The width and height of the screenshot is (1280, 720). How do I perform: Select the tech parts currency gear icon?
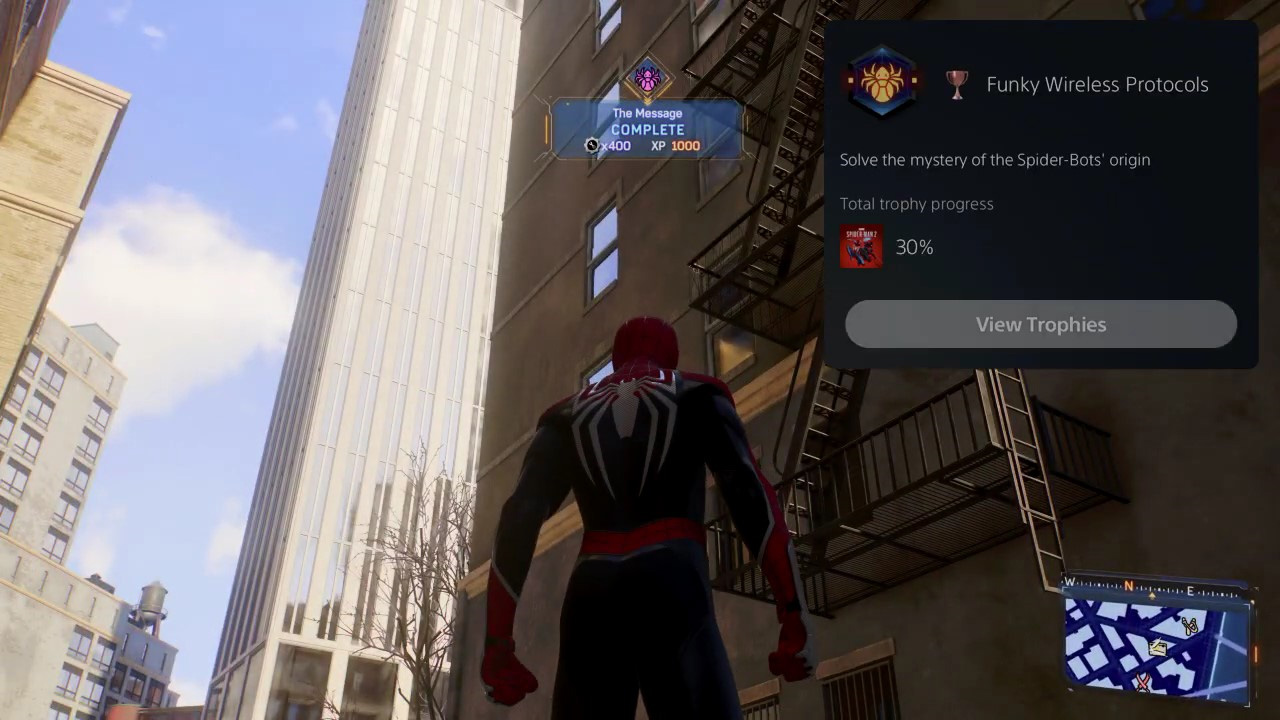click(592, 146)
